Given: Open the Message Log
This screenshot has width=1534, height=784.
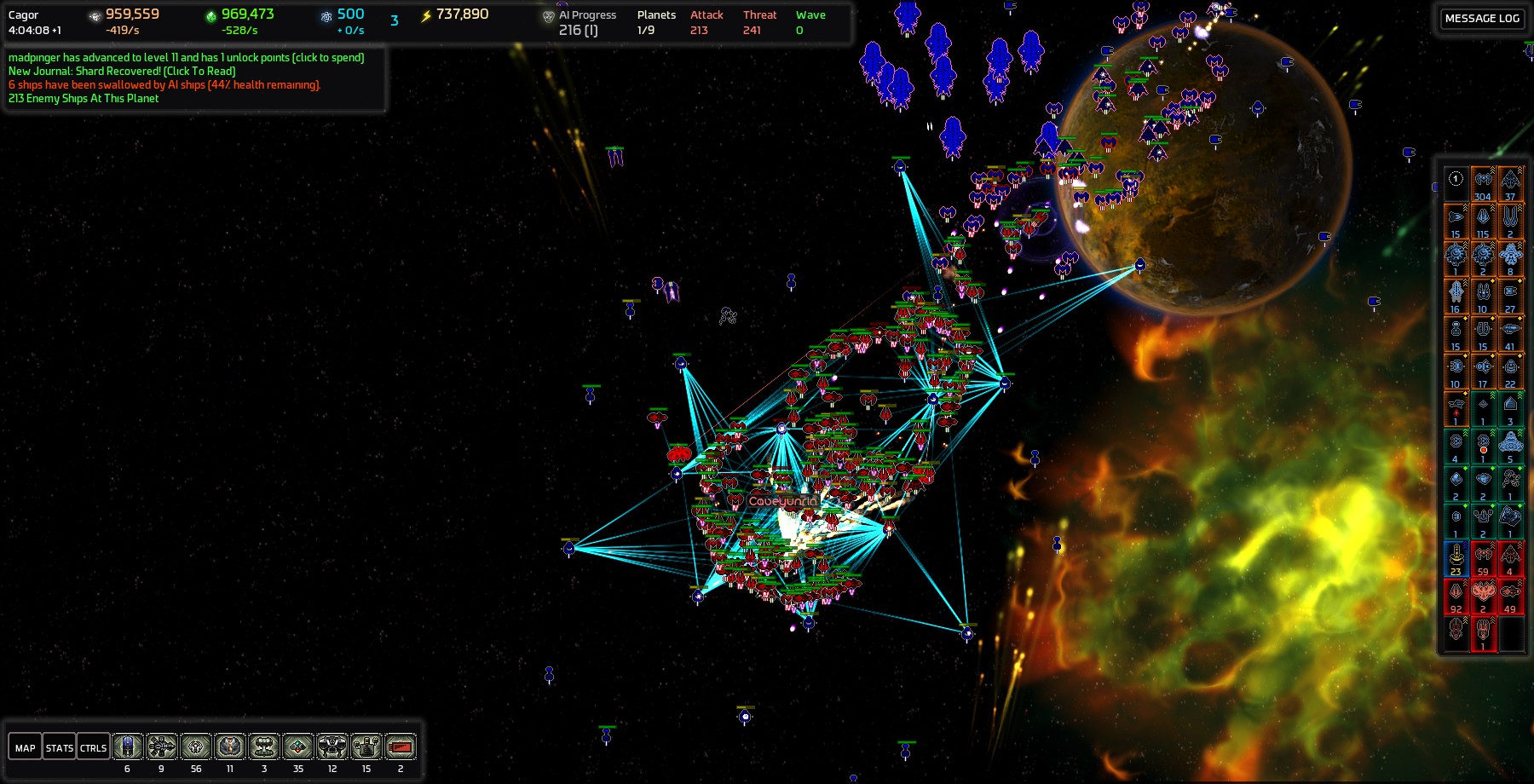Looking at the screenshot, I should coord(1482,18).
